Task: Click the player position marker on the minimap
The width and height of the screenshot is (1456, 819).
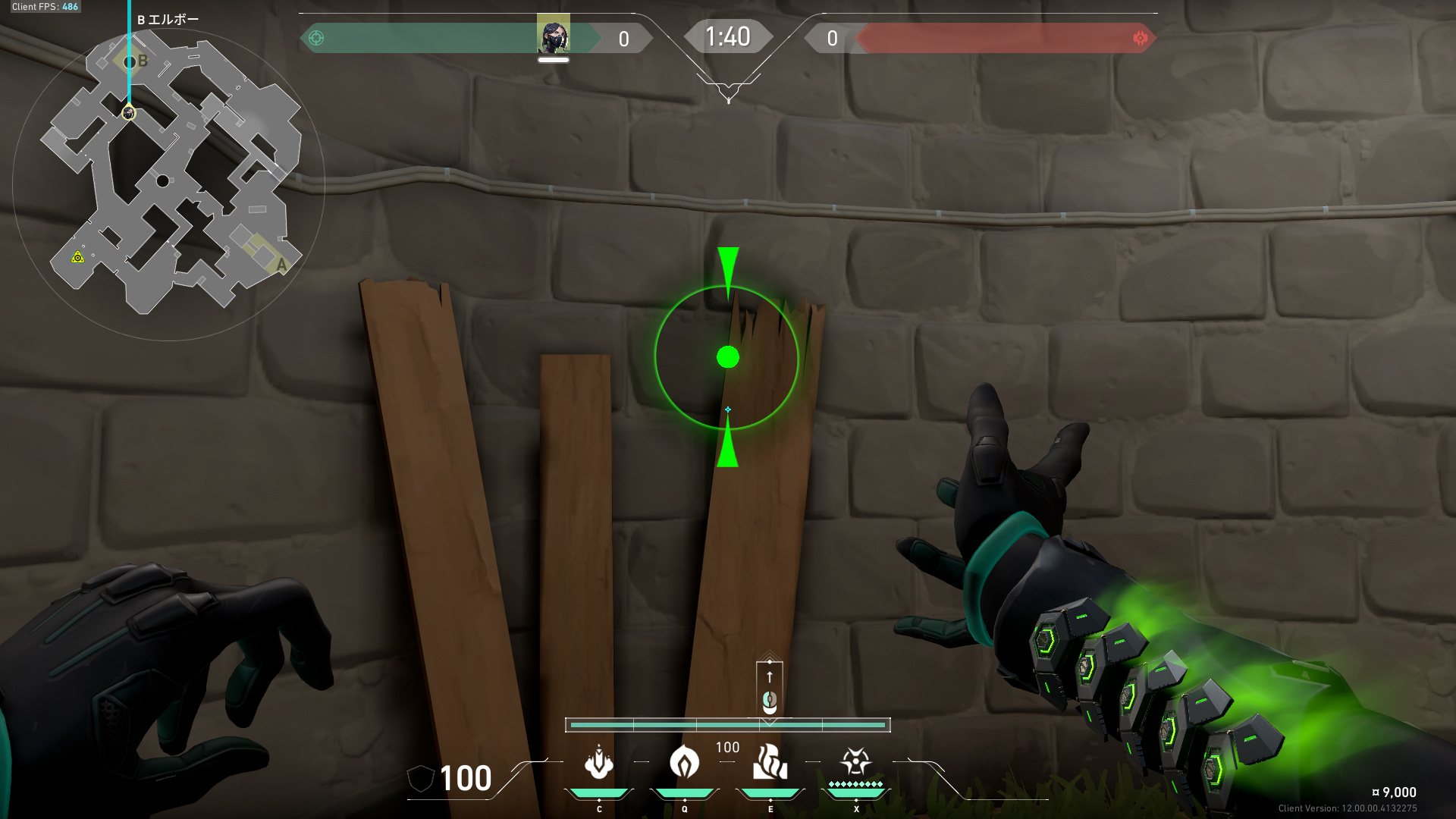Action: (x=129, y=113)
